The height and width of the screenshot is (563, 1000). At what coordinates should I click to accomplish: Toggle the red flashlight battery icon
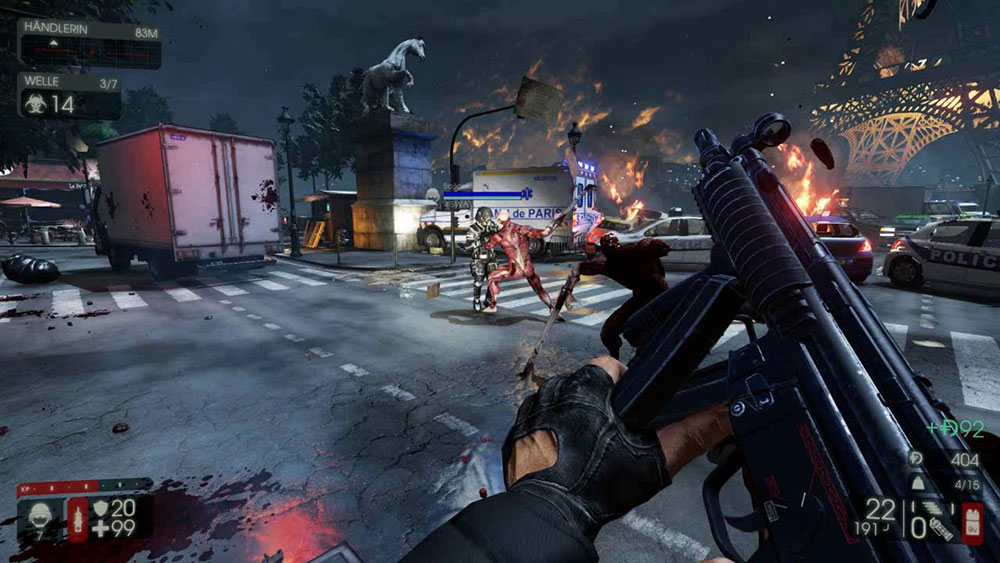tap(971, 522)
